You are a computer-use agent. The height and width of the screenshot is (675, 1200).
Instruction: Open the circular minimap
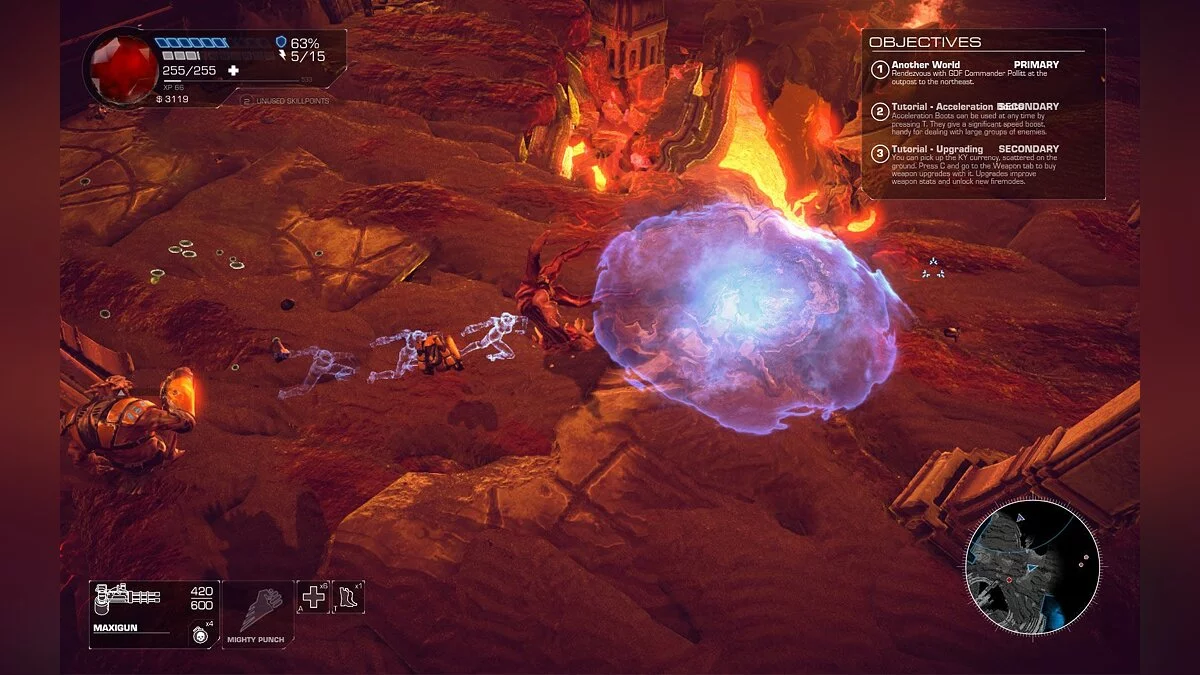coord(1032,566)
